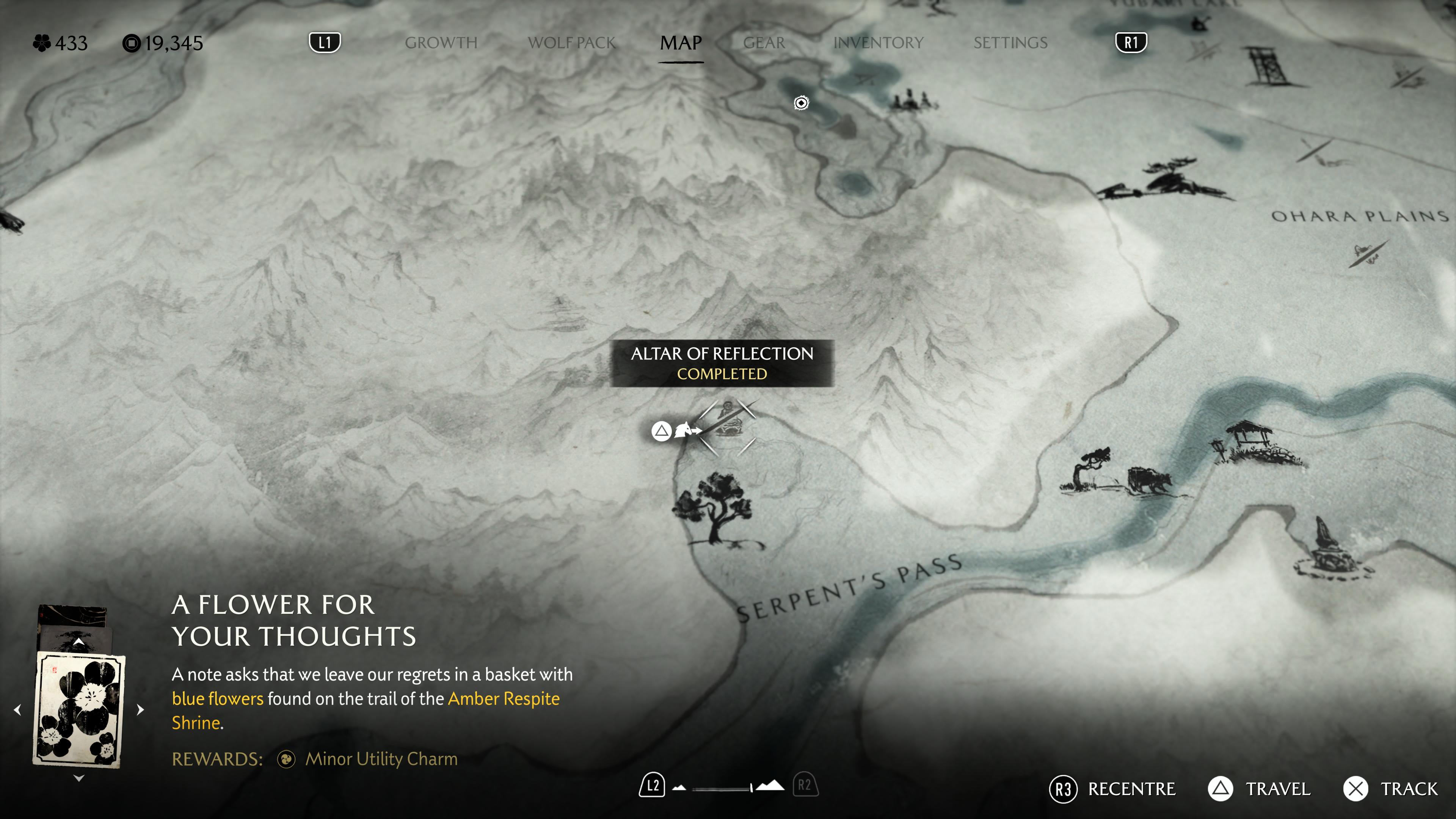Image resolution: width=1456 pixels, height=819 pixels.
Task: Show the next quest card
Action: 141,709
